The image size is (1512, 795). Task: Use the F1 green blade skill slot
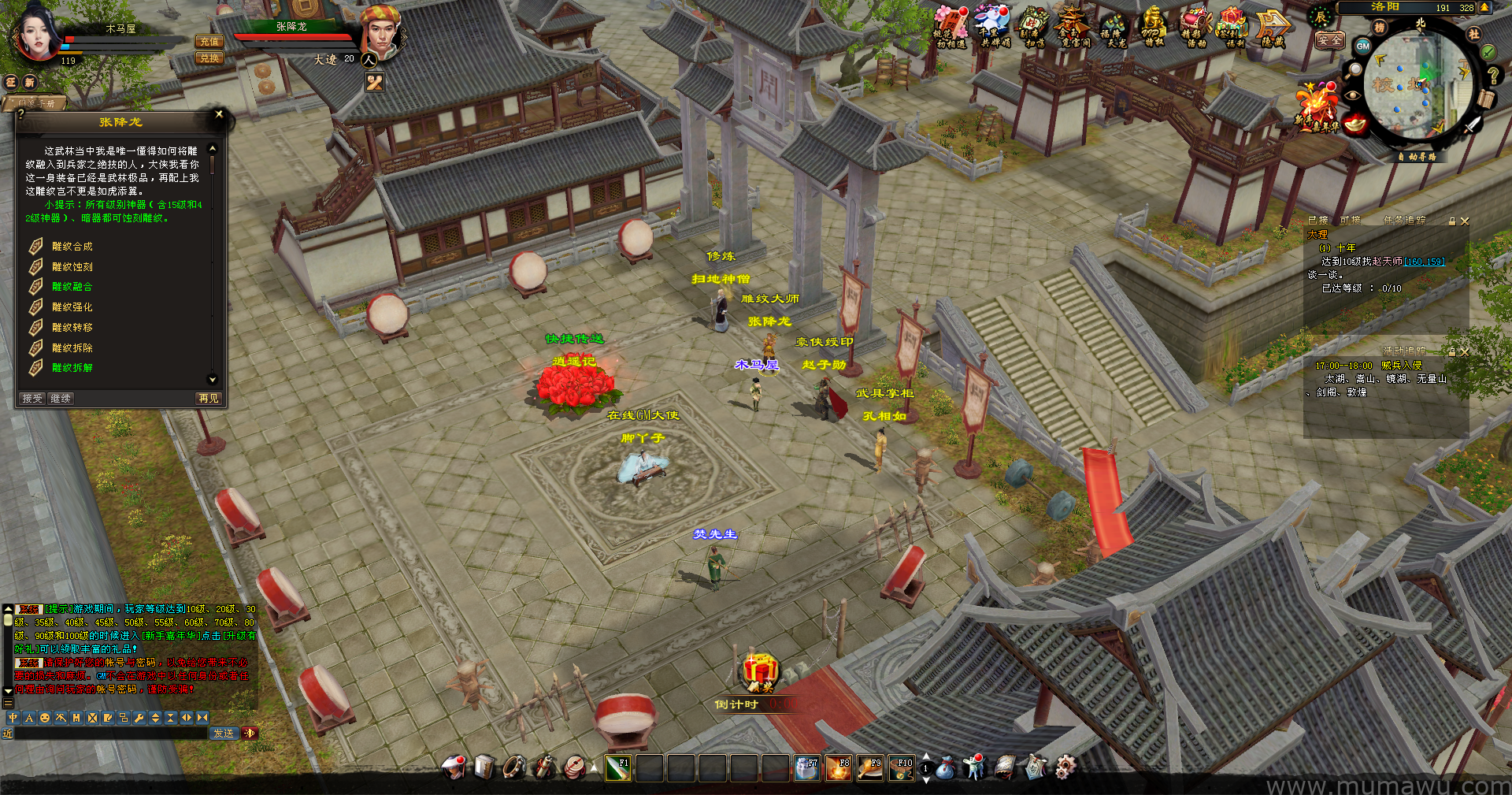point(617,767)
